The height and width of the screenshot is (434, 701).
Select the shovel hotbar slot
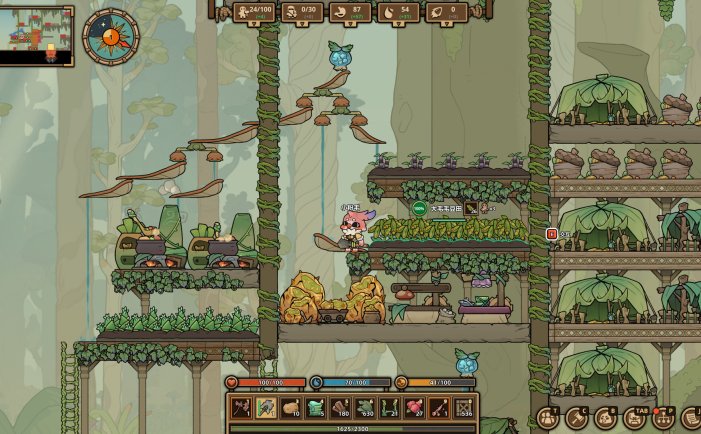click(x=265, y=408)
